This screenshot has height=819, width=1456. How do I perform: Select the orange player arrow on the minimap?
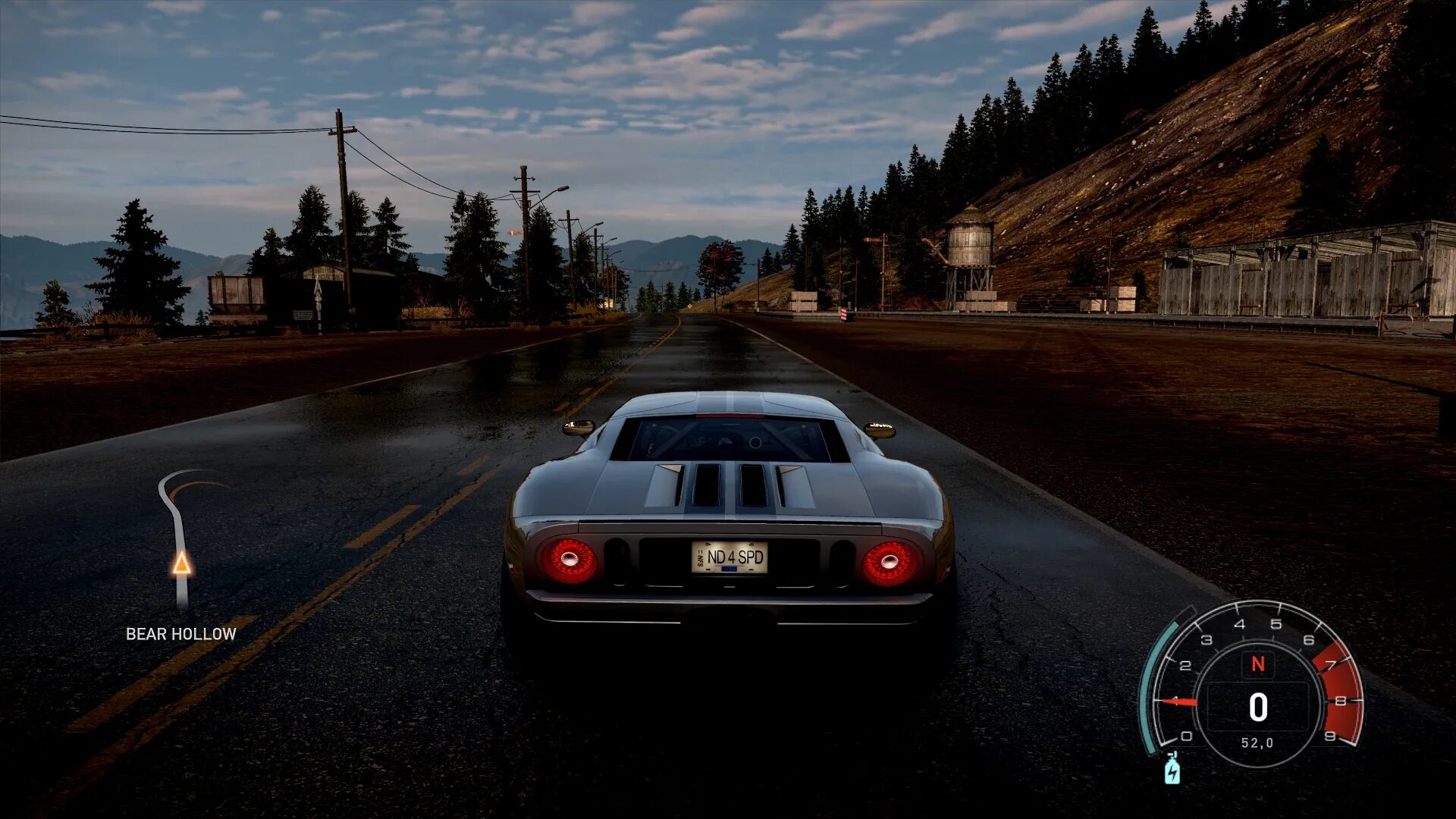pyautogui.click(x=181, y=563)
